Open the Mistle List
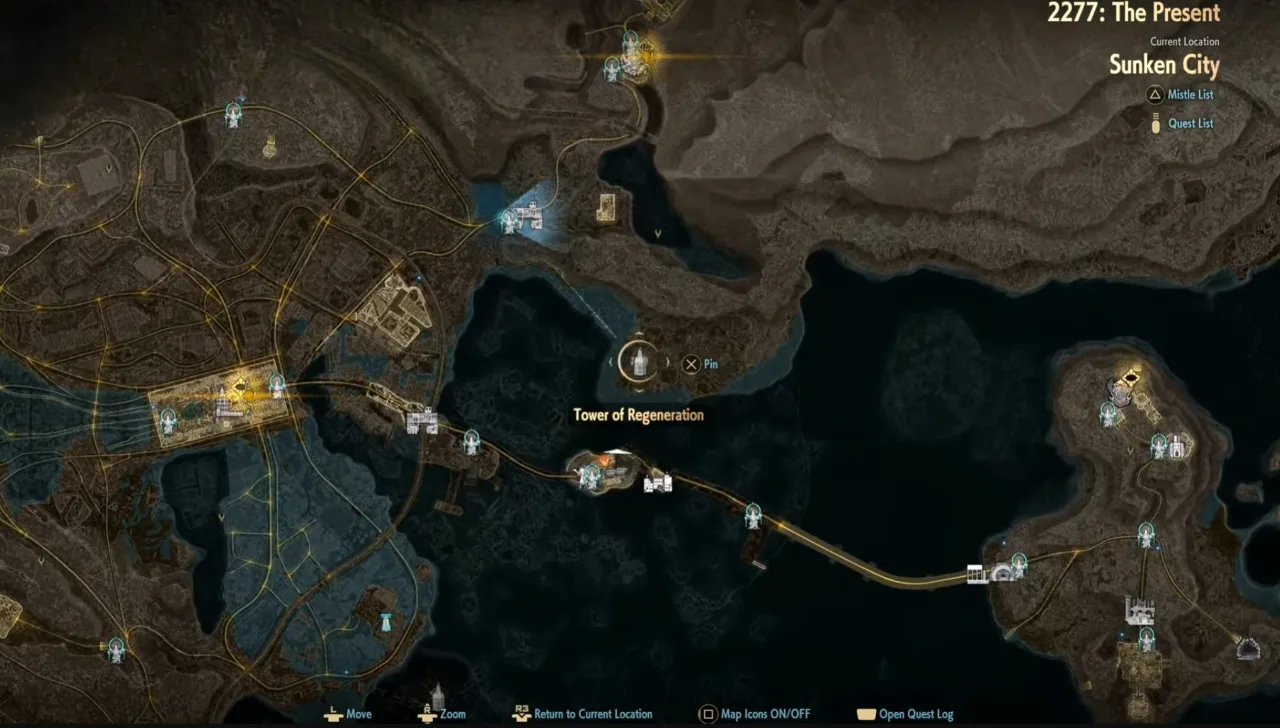This screenshot has height=728, width=1280. [1190, 95]
